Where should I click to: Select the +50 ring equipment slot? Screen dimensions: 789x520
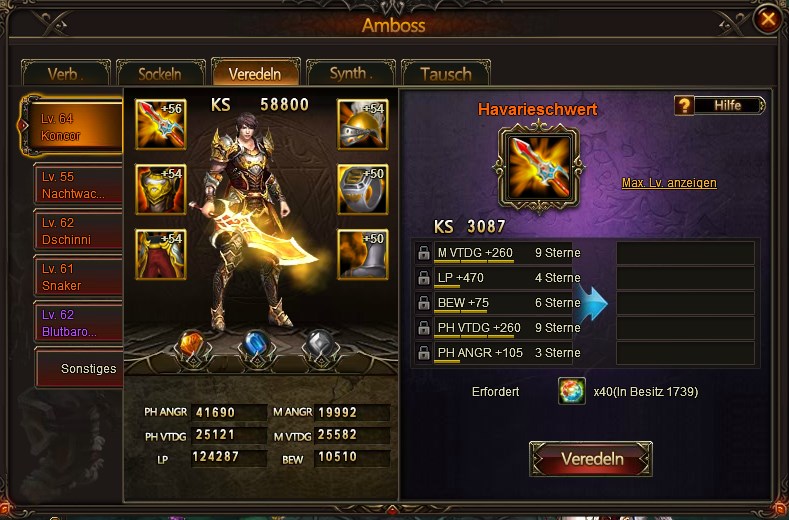362,189
